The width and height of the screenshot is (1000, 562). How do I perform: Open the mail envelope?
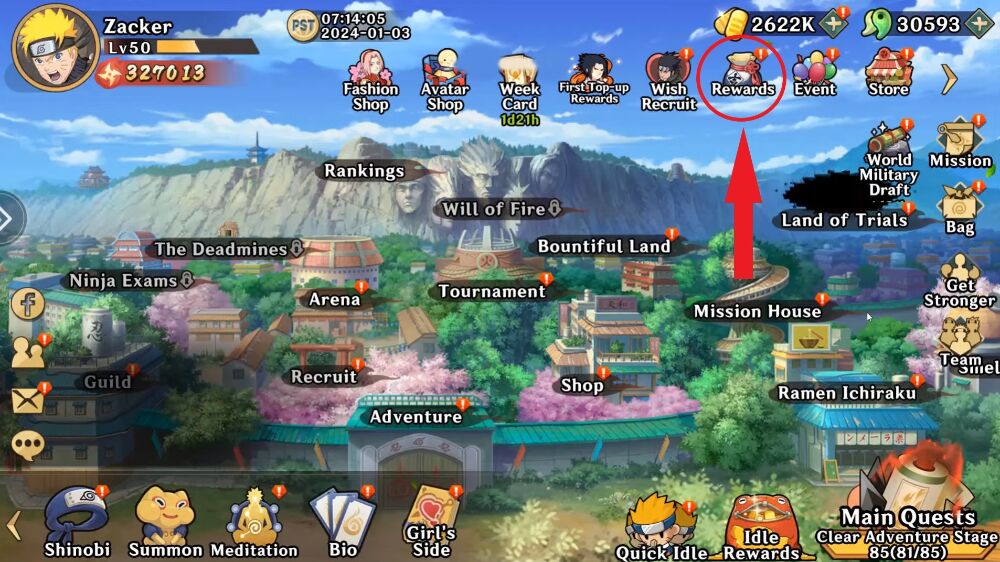[28, 400]
